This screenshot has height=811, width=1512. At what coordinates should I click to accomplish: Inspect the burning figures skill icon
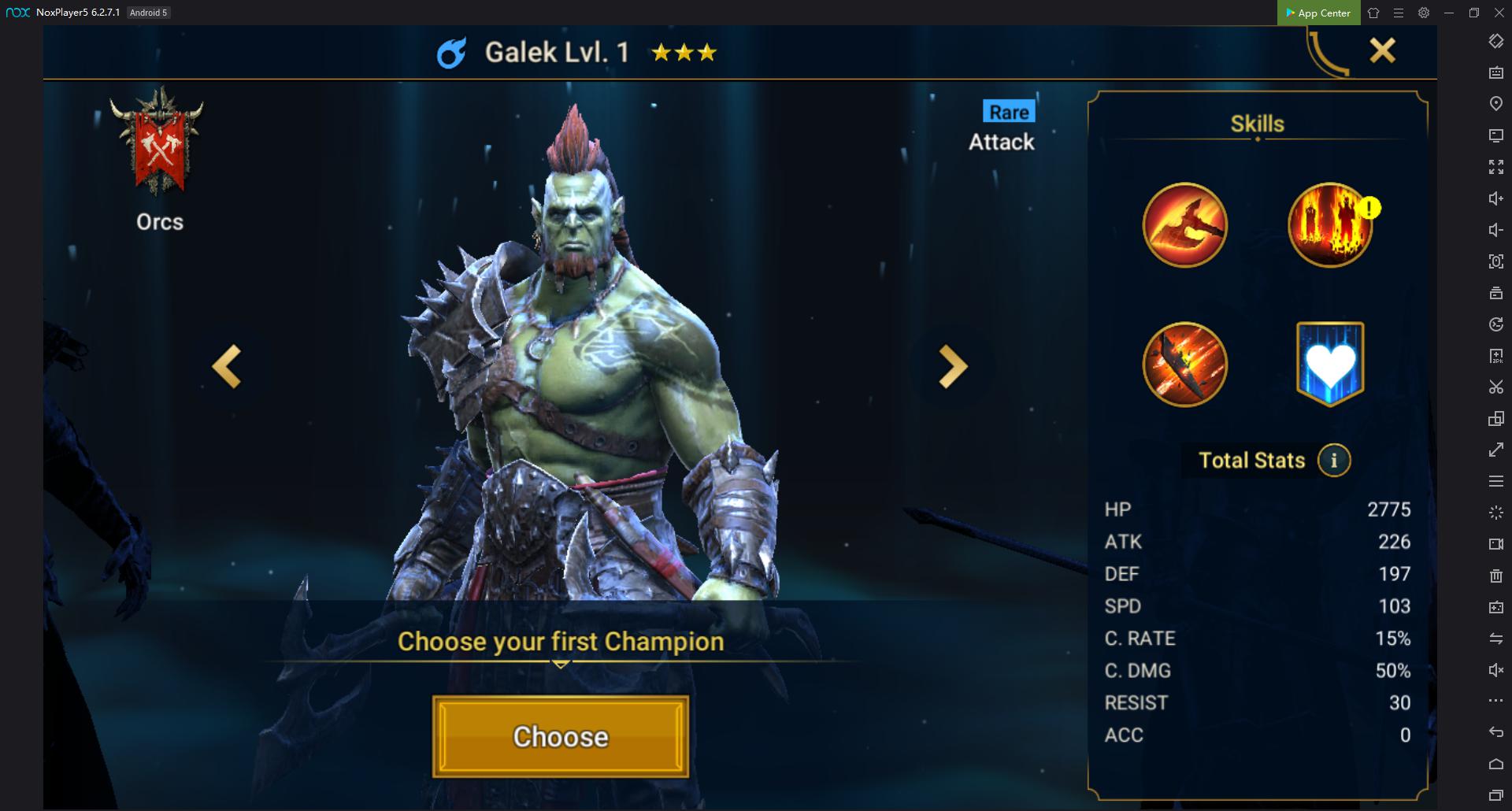pyautogui.click(x=1329, y=226)
